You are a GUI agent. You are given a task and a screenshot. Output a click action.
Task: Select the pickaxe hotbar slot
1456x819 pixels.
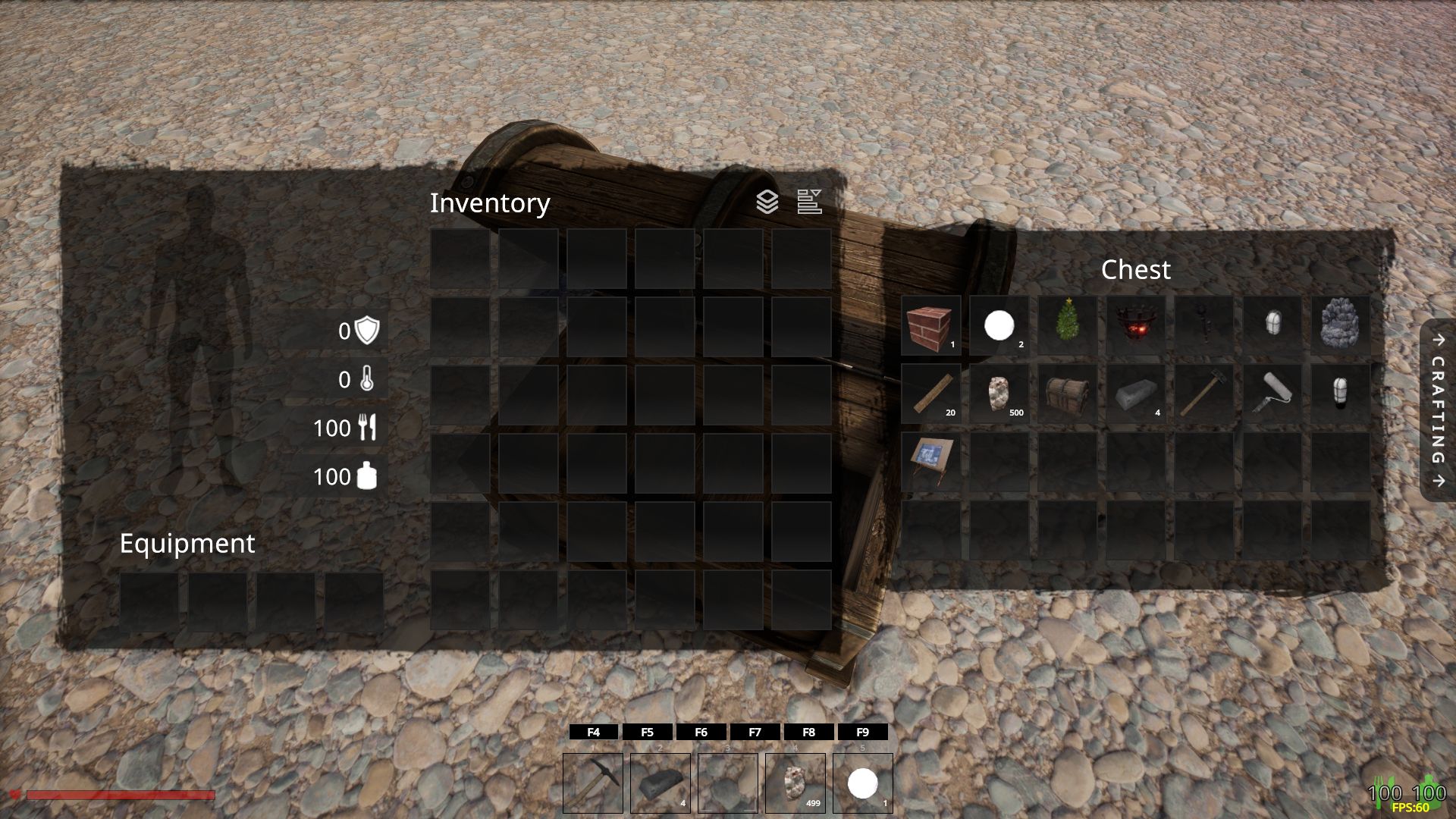coord(593,783)
